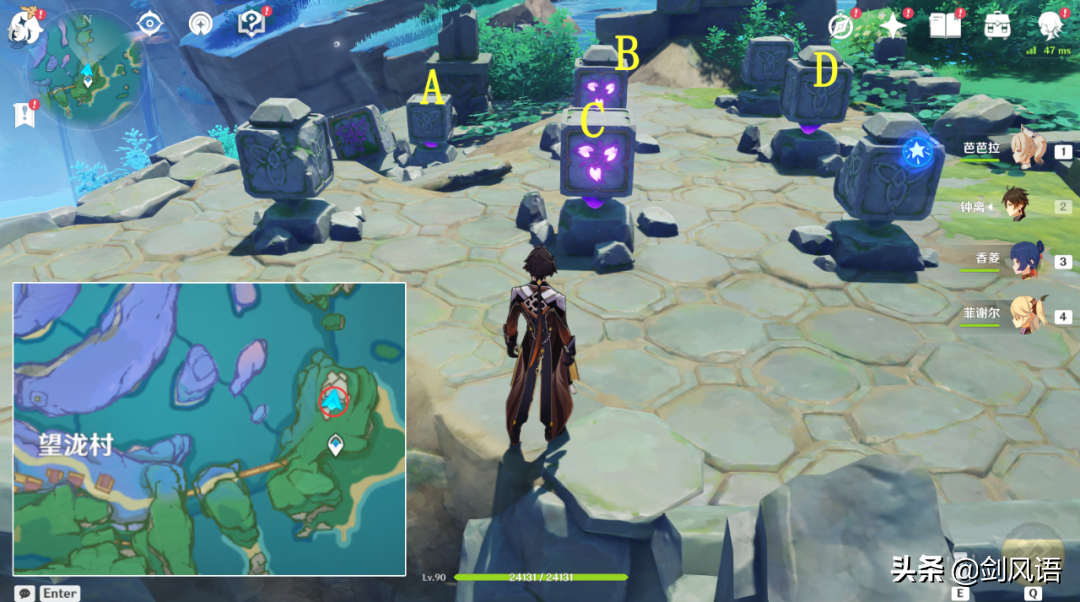Click the eye-shaped icon beside the minimap
The width and height of the screenshot is (1080, 602).
[150, 23]
